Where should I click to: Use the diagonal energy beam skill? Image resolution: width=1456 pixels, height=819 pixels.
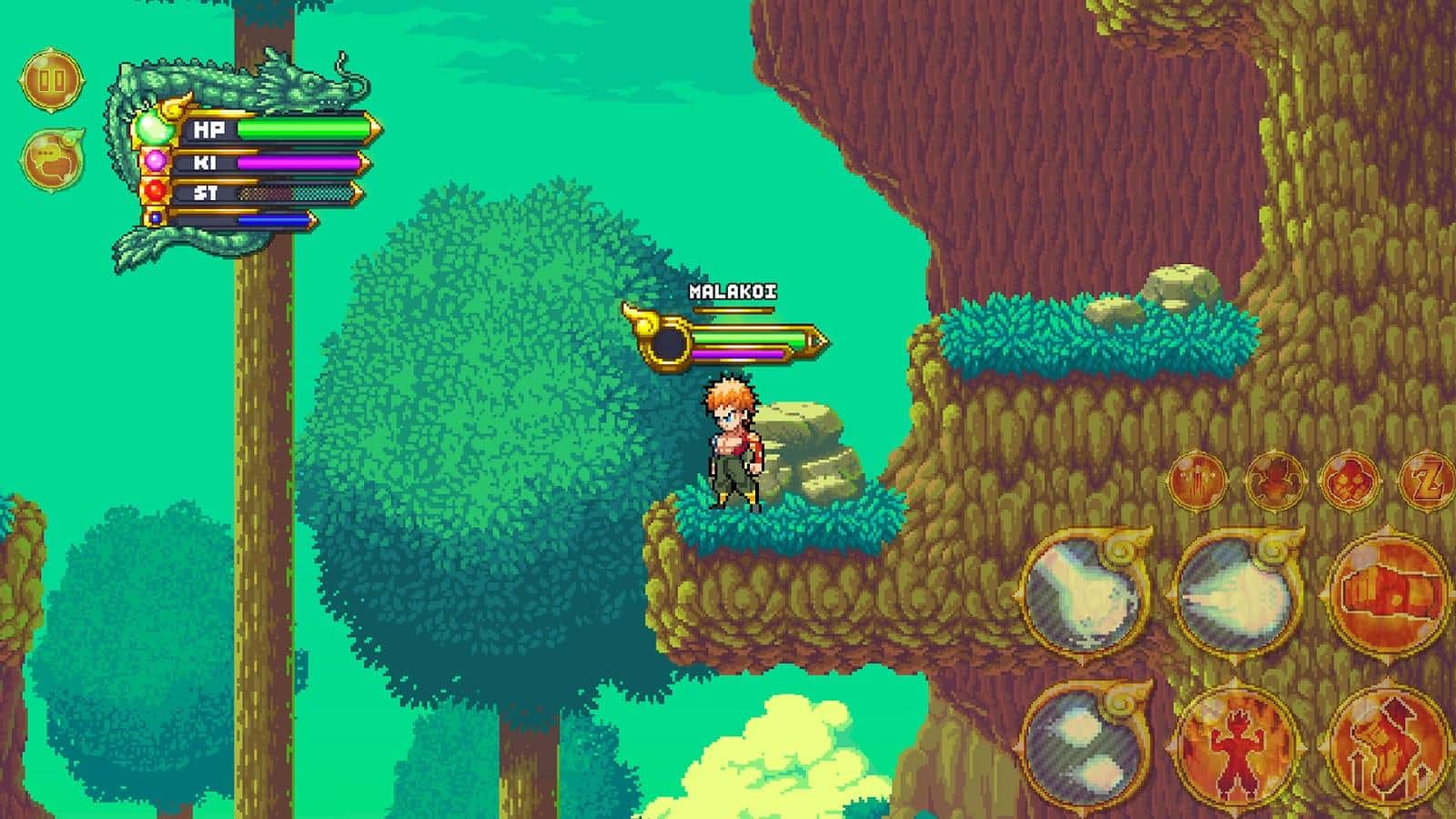[x=1085, y=593]
